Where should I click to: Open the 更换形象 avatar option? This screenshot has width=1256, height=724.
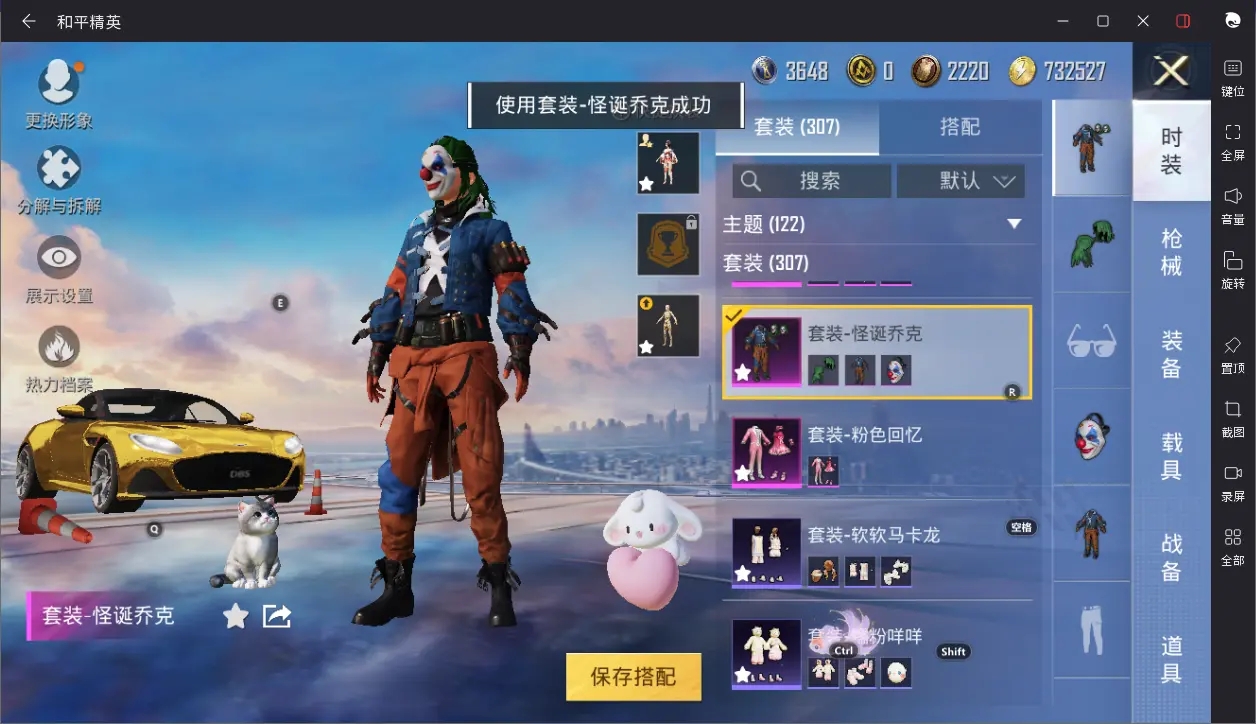[59, 84]
